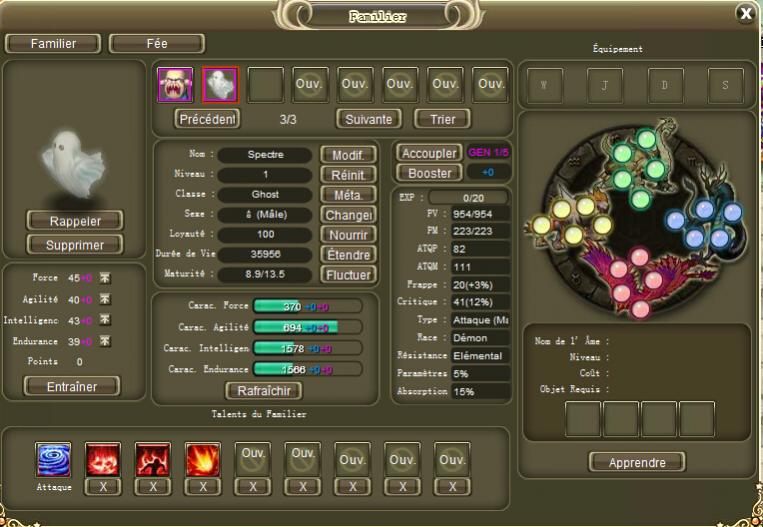The height and width of the screenshot is (527, 763).
Task: Go to the Précédent page
Action: [207, 119]
